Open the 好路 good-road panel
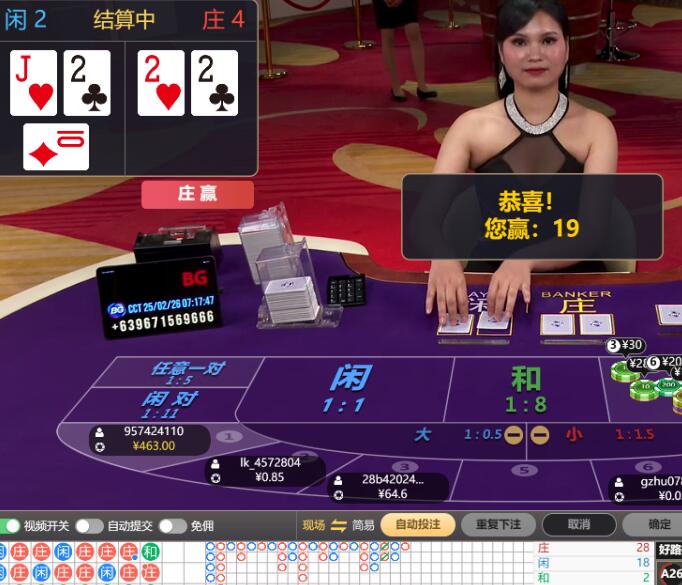This screenshot has height=585, width=682. pyautogui.click(x=668, y=549)
